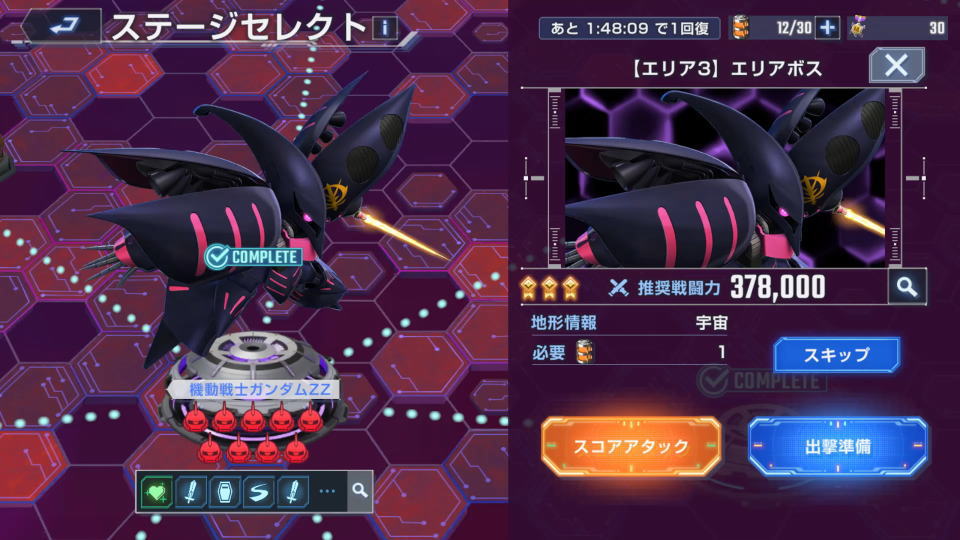Open the stage select info icon

[x=385, y=27]
